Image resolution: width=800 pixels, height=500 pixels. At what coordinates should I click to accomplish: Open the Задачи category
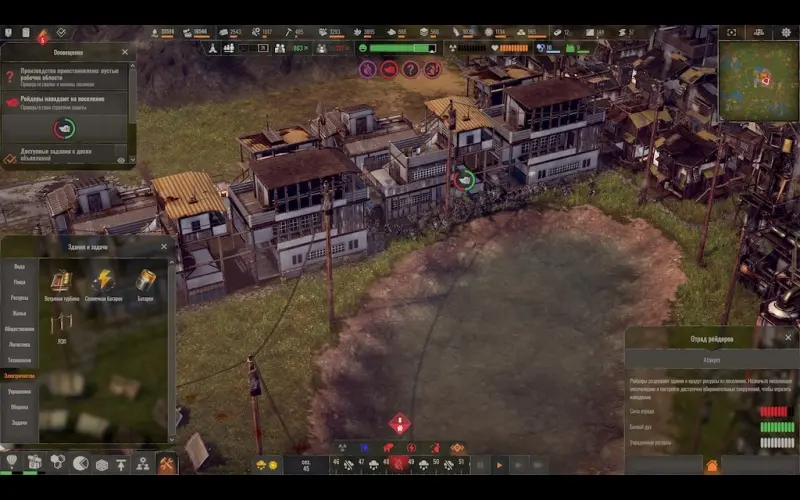click(x=19, y=422)
